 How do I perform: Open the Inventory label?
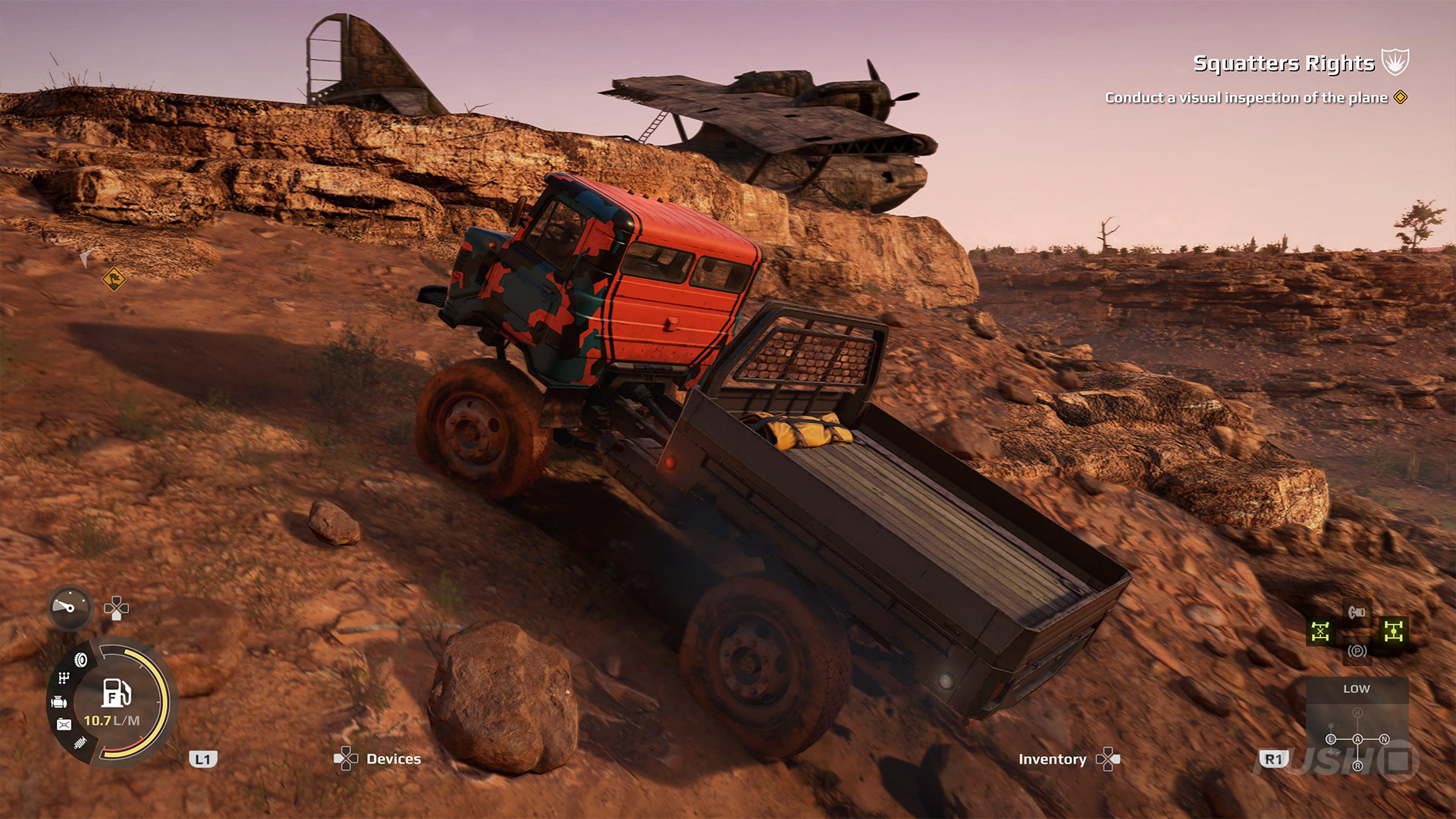click(1052, 759)
